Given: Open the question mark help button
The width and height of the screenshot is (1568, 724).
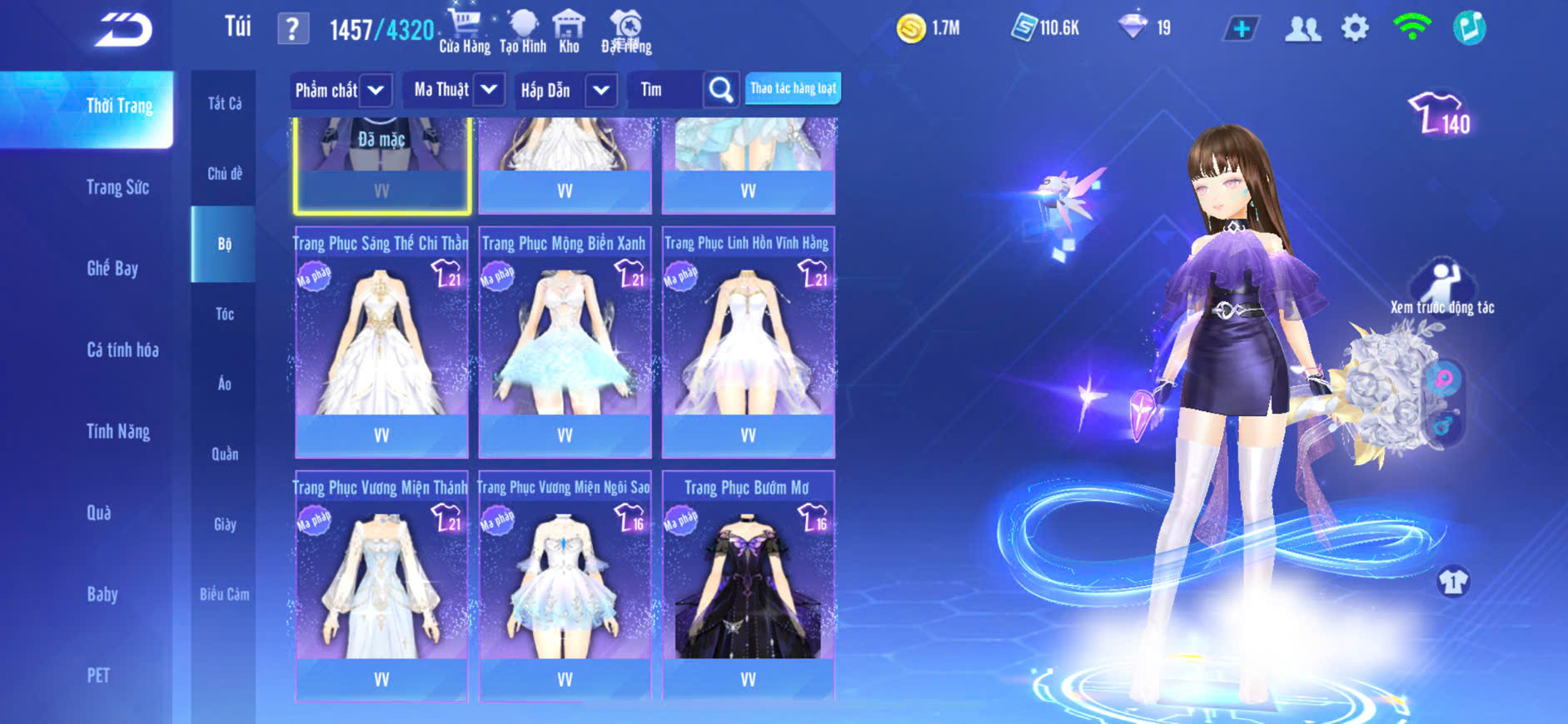Looking at the screenshot, I should point(292,30).
